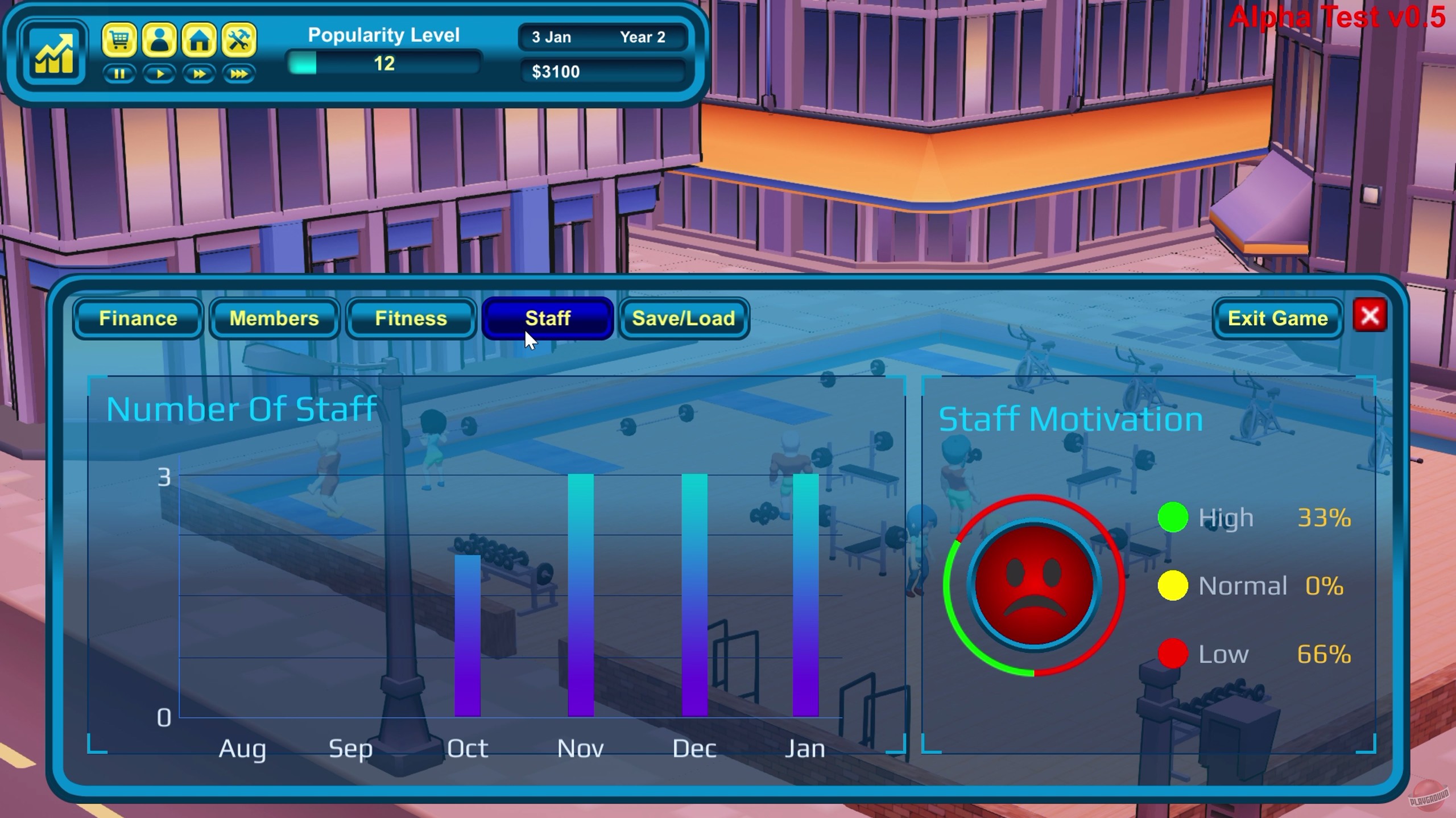1456x818 pixels.
Task: Switch to the Finance tab
Action: tap(138, 319)
